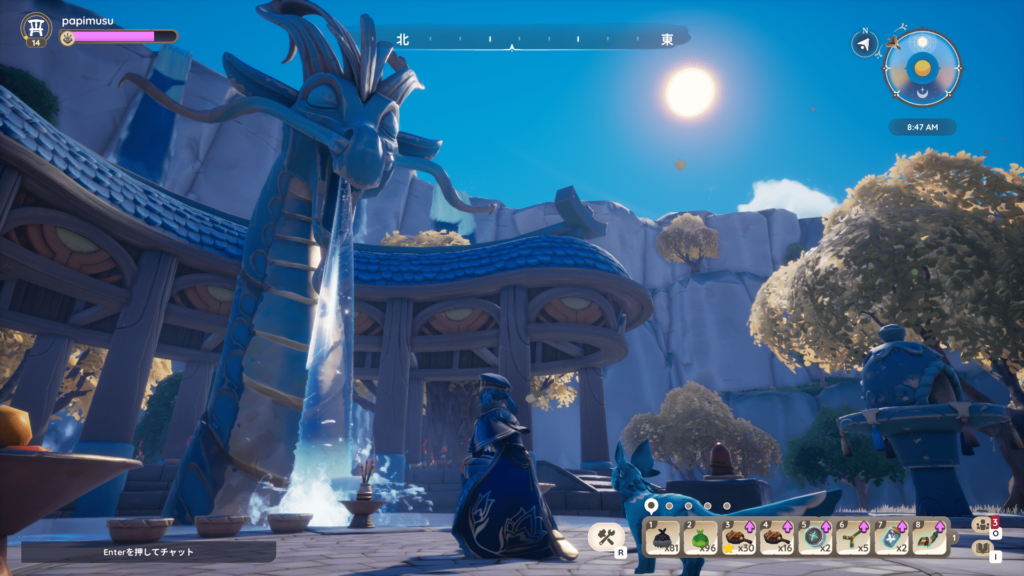Select the green pouch item in slot 2
Viewport: 1024px width, 576px height.
pyautogui.click(x=701, y=537)
